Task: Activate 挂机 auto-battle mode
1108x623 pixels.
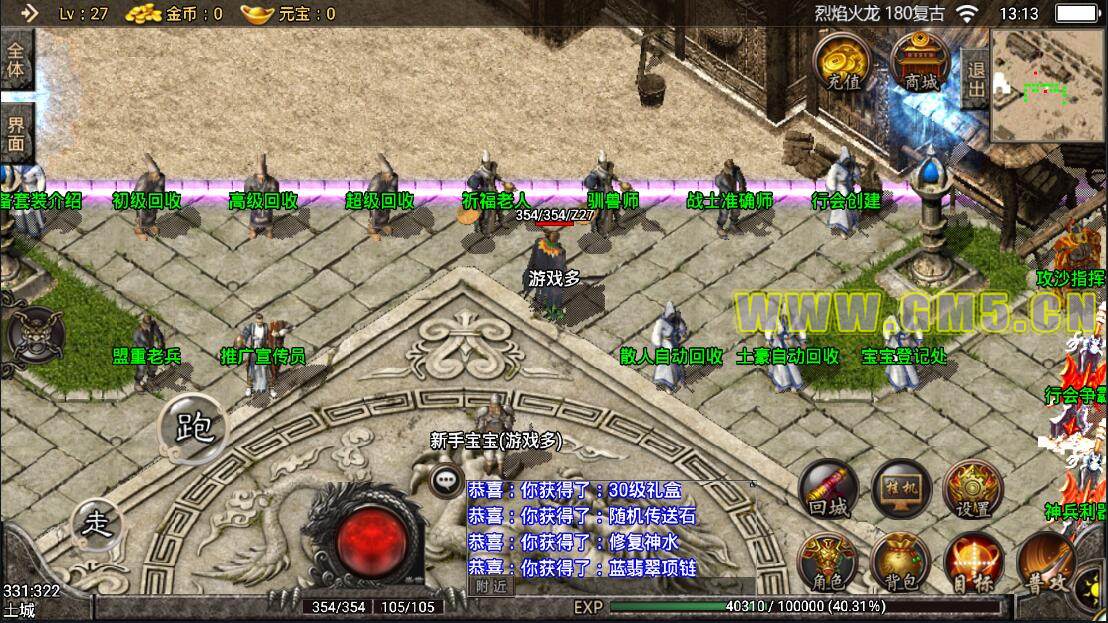Action: point(901,489)
